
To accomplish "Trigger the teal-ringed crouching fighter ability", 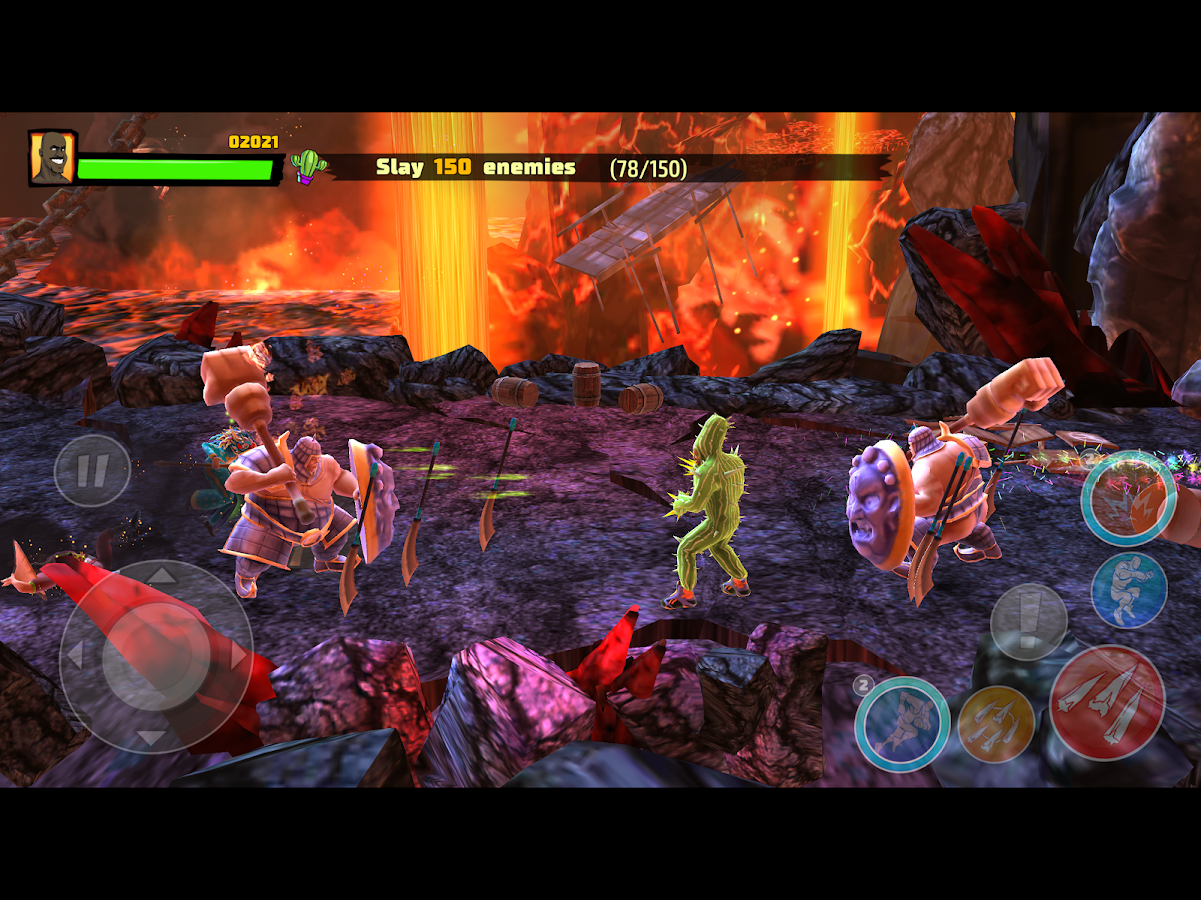I will (902, 723).
